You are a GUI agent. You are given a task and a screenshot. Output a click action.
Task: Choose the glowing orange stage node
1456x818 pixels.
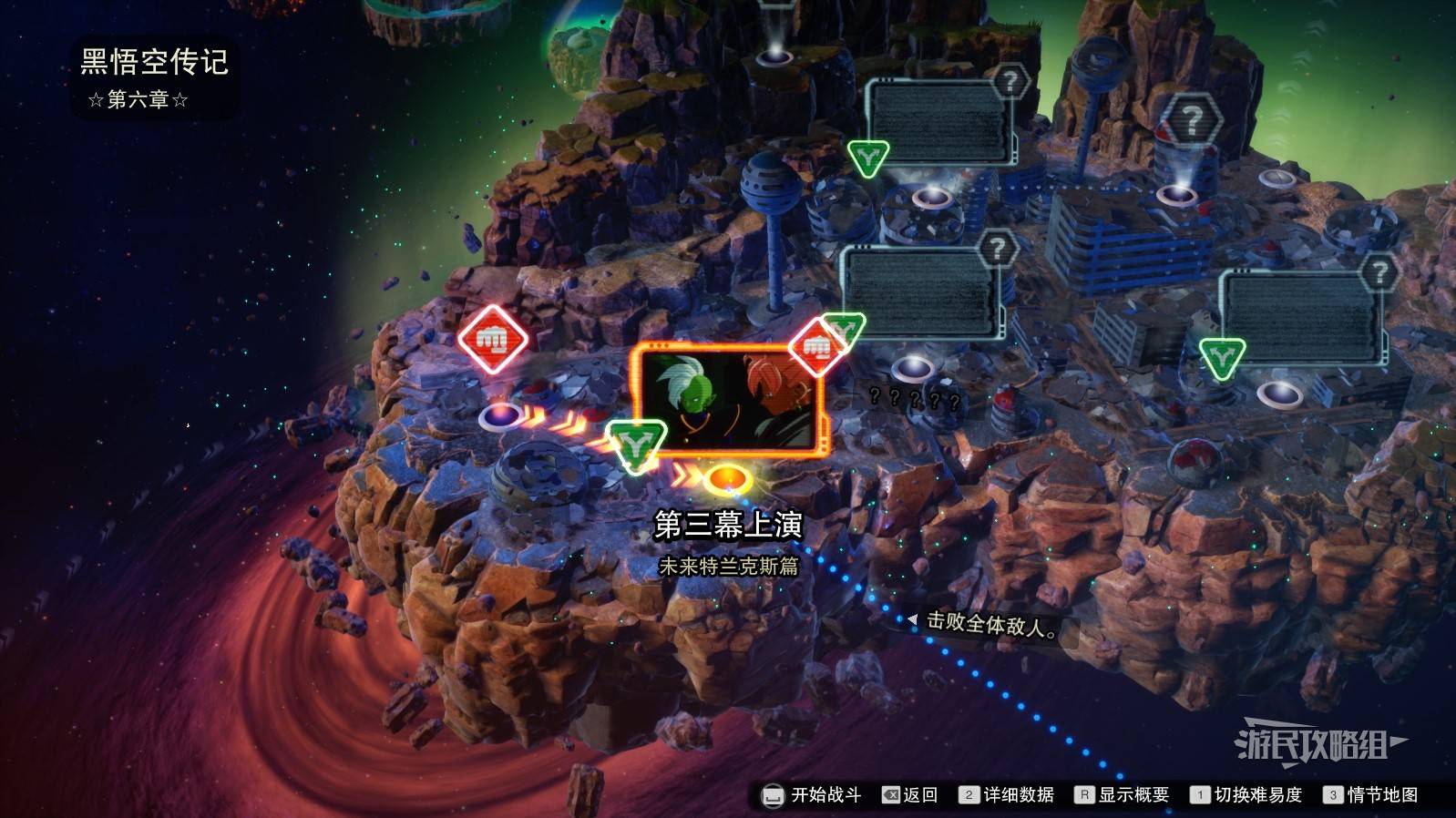click(726, 476)
